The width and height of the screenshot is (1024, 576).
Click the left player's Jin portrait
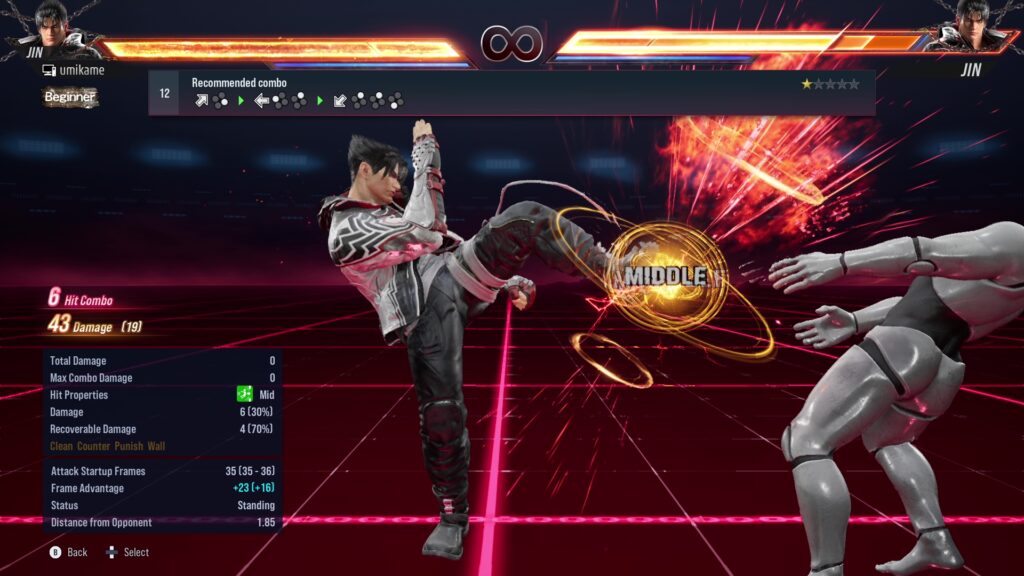click(57, 26)
